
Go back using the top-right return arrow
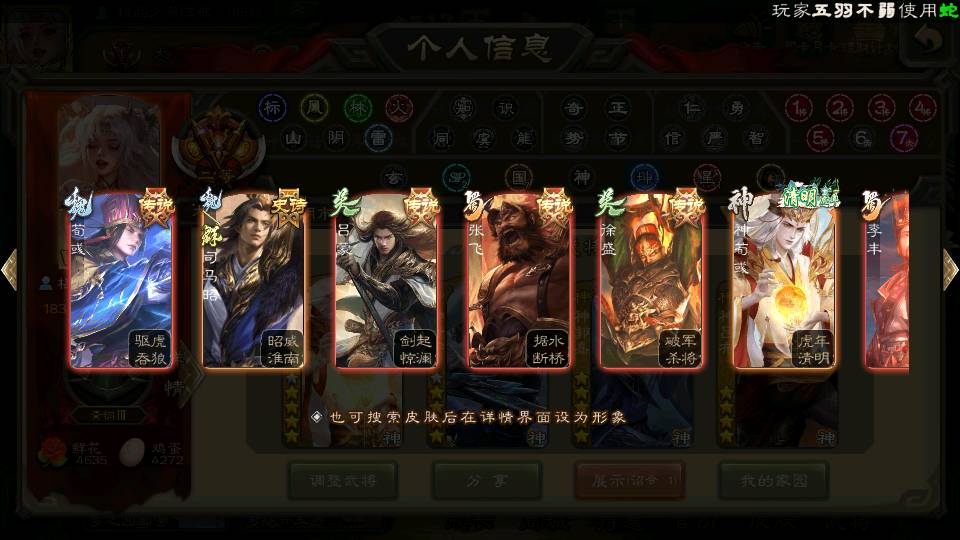(x=930, y=41)
